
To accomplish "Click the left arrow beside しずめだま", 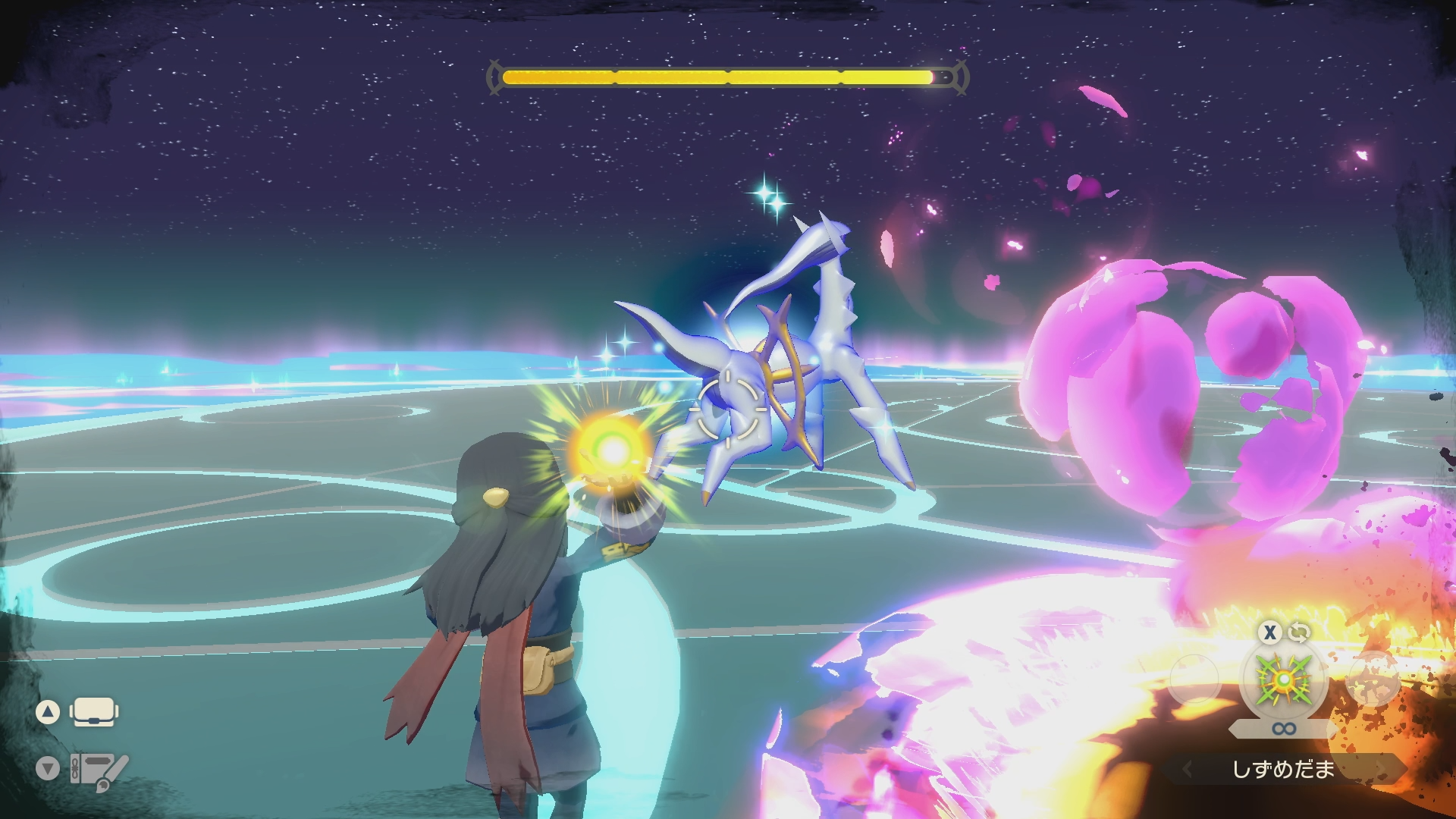I will [1188, 770].
